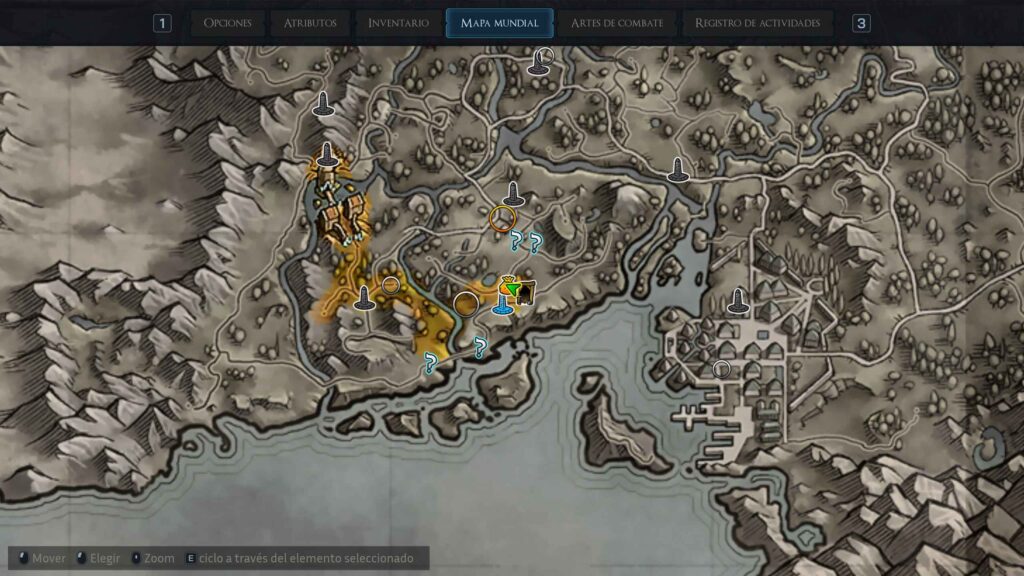Go to the Inventario tab
The height and width of the screenshot is (576, 1024).
click(x=398, y=23)
